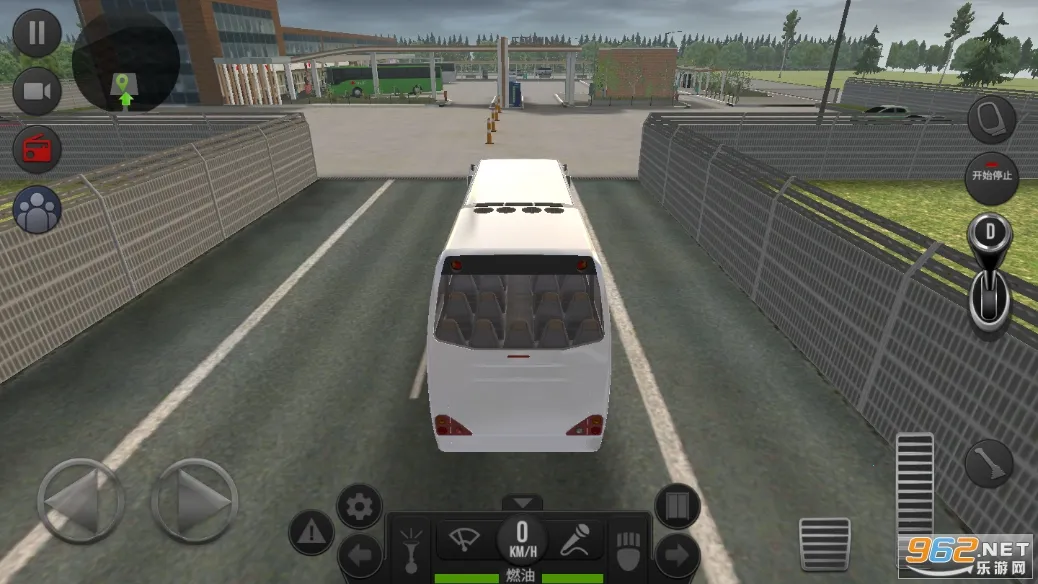This screenshot has width=1038, height=584.
Task: Steer left with the left arrow
Action: [80, 501]
